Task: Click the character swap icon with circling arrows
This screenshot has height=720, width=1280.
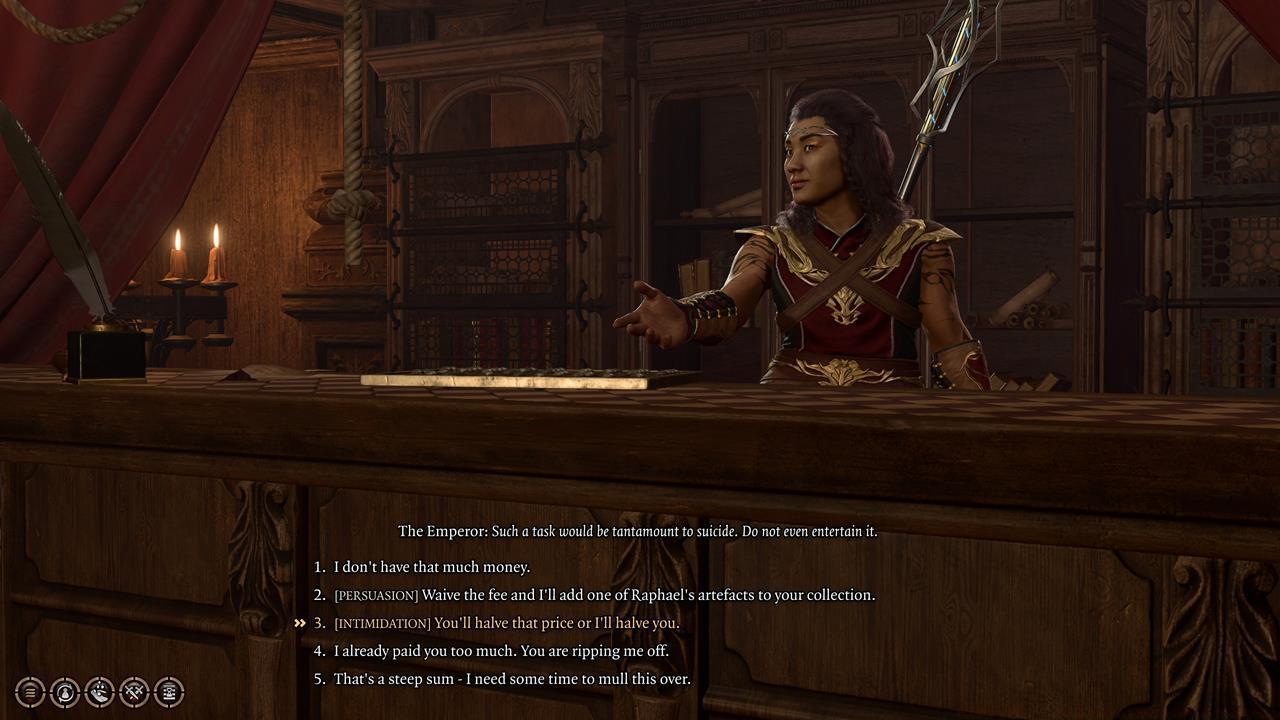Action: [x=65, y=691]
